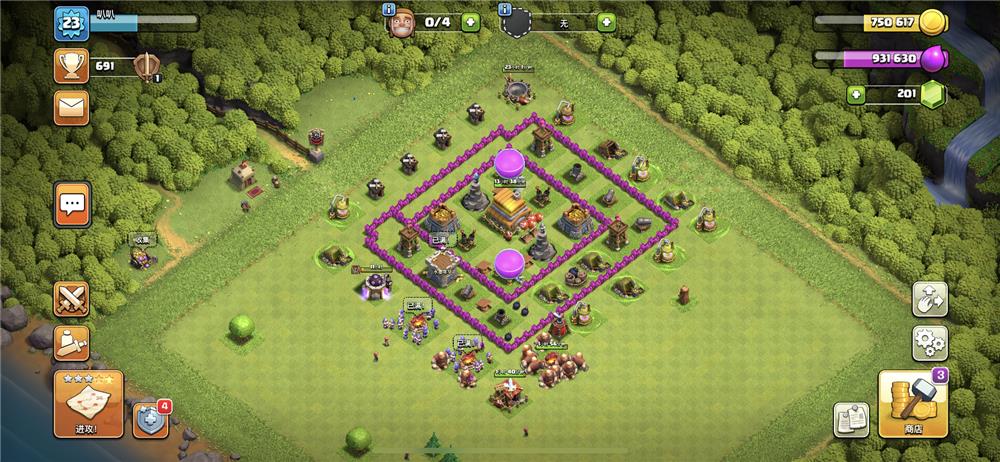Open the hand-arrows base layout editor
The height and width of the screenshot is (462, 1000).
click(x=930, y=299)
